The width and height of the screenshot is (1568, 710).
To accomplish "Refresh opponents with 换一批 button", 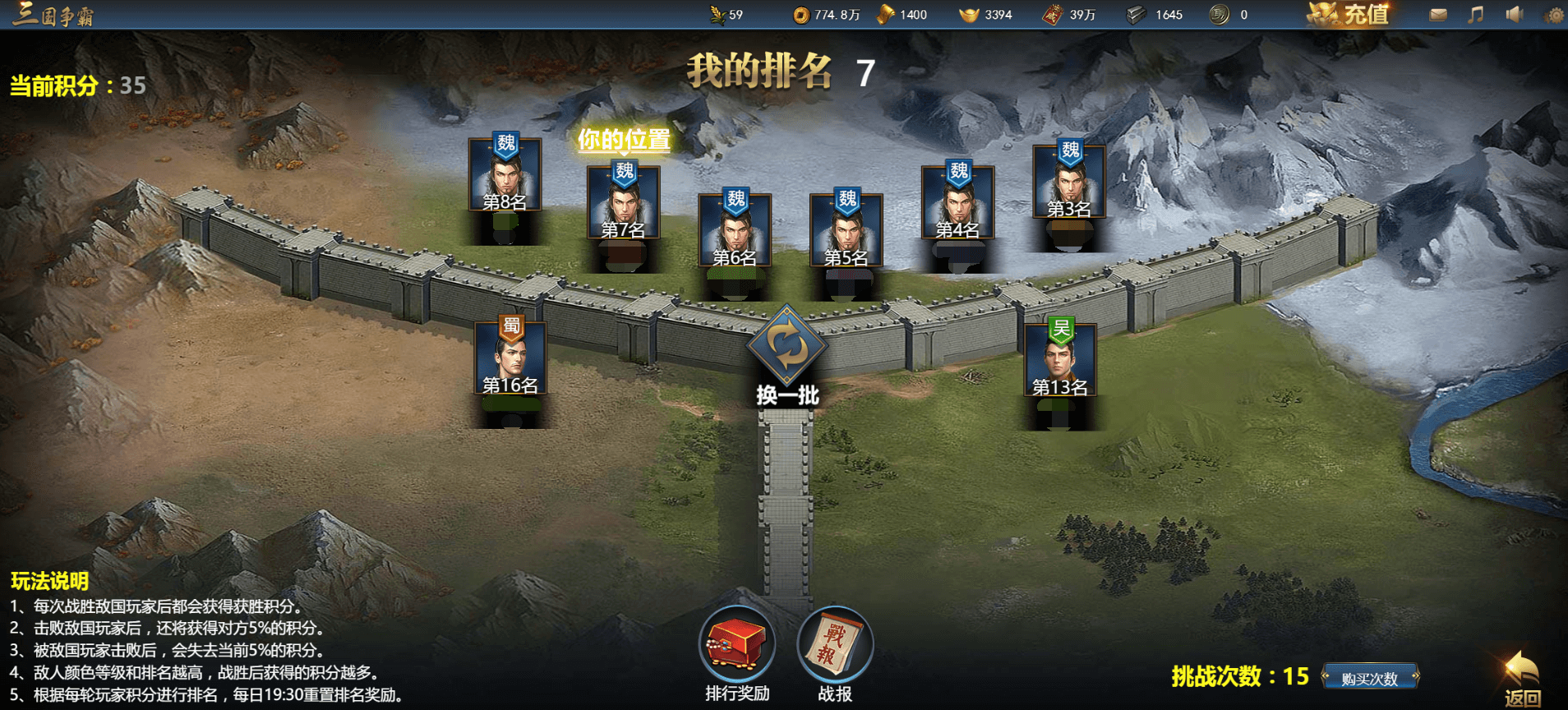I will click(787, 348).
